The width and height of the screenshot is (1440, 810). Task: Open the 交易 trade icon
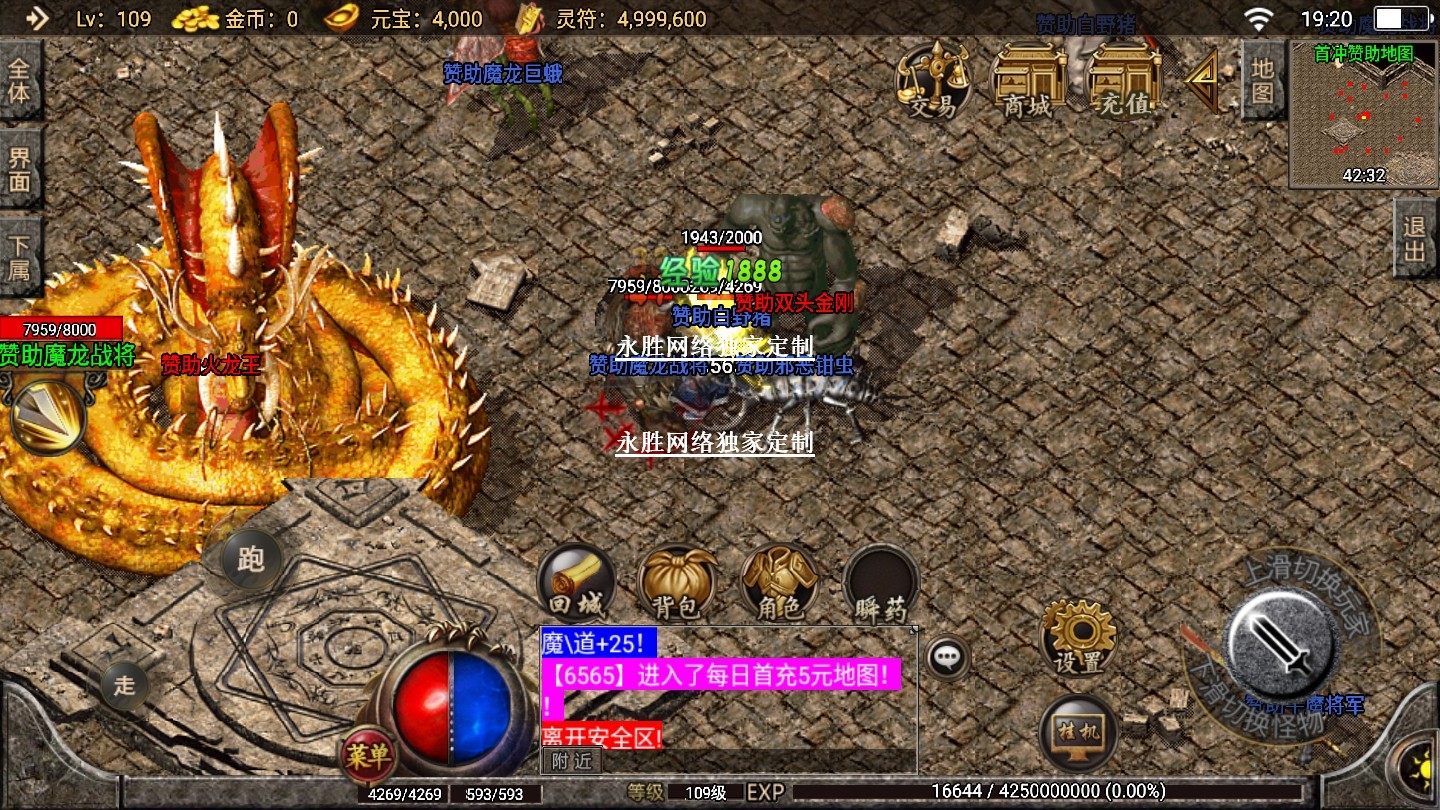pyautogui.click(x=932, y=80)
